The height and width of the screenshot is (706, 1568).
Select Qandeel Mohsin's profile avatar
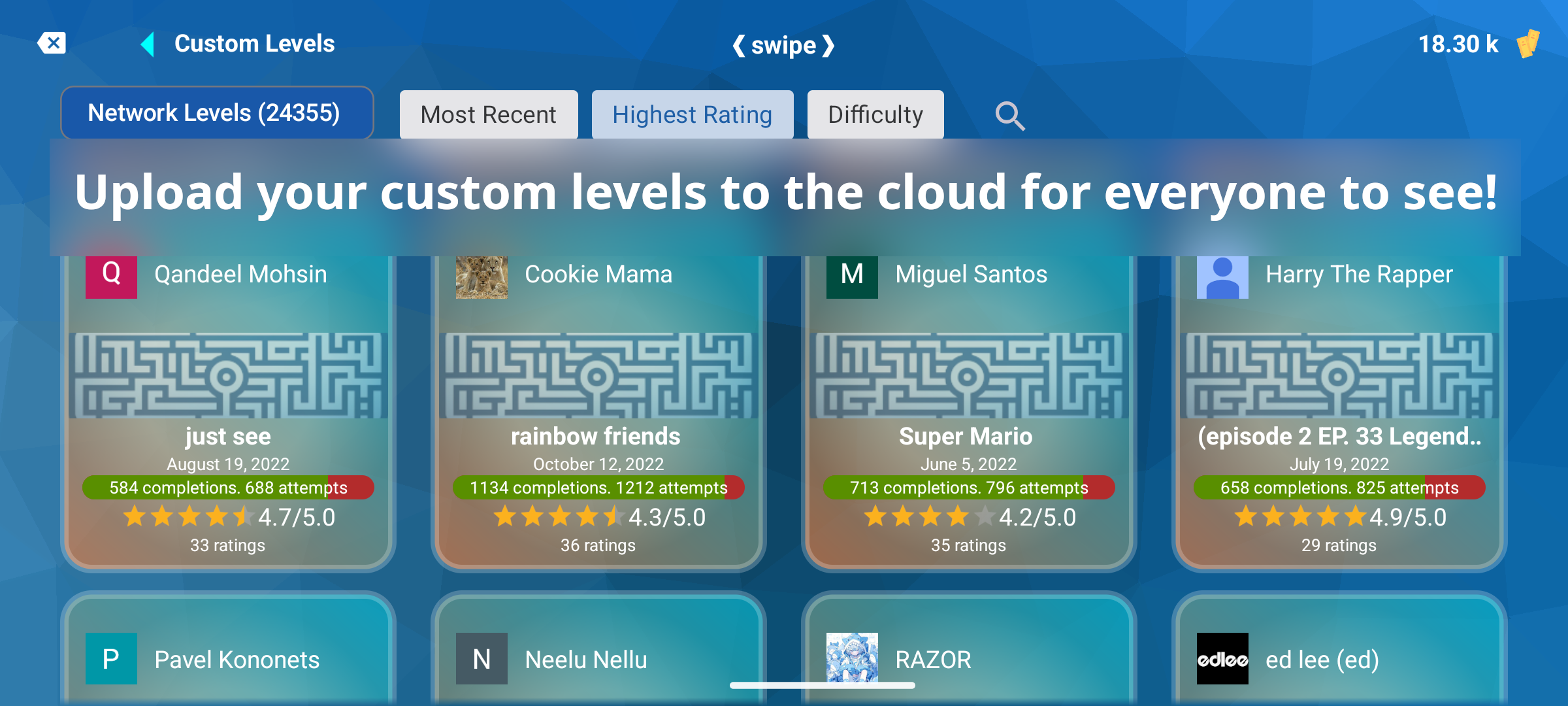[x=110, y=275]
